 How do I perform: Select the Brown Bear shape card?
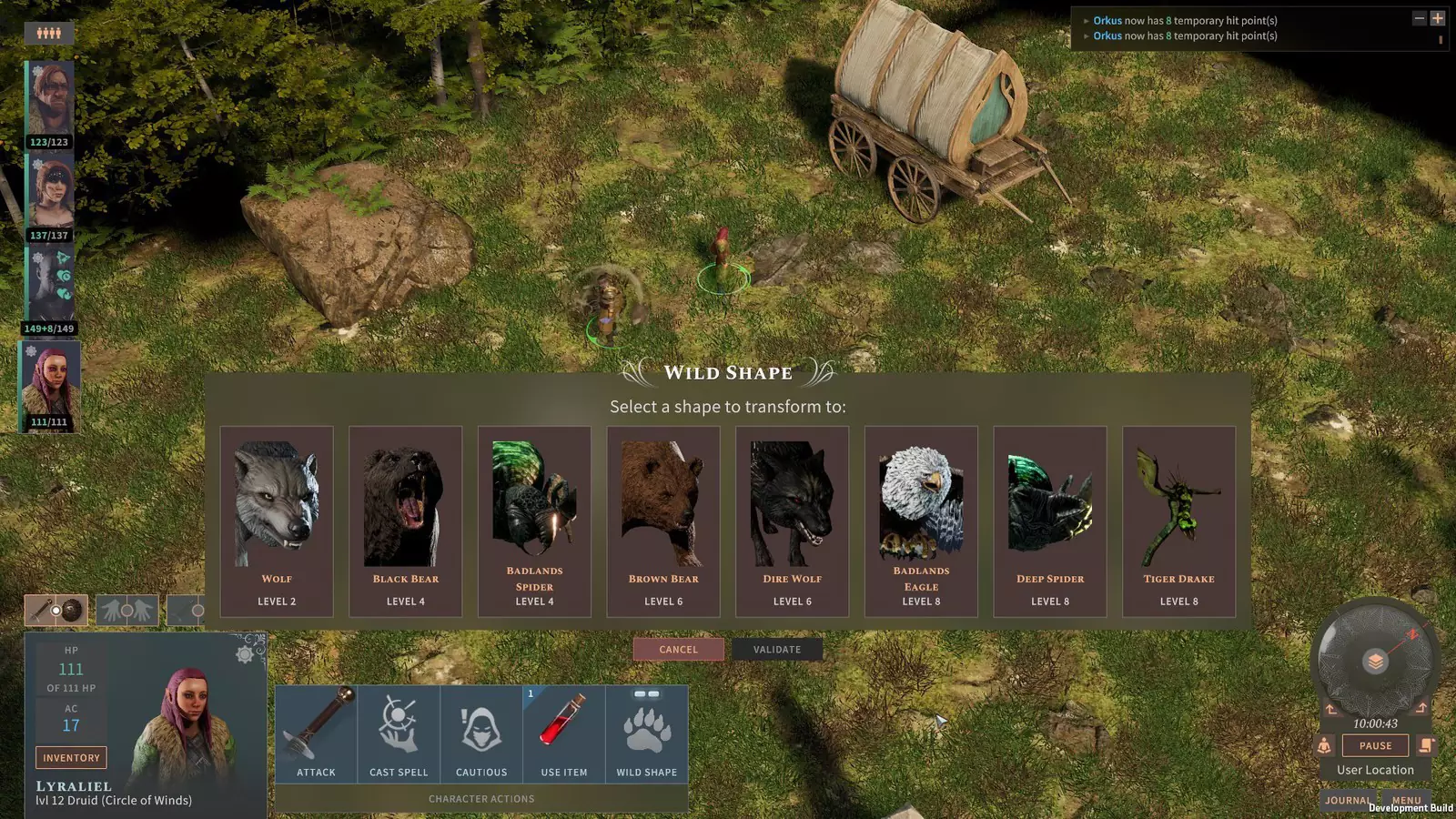pyautogui.click(x=663, y=521)
